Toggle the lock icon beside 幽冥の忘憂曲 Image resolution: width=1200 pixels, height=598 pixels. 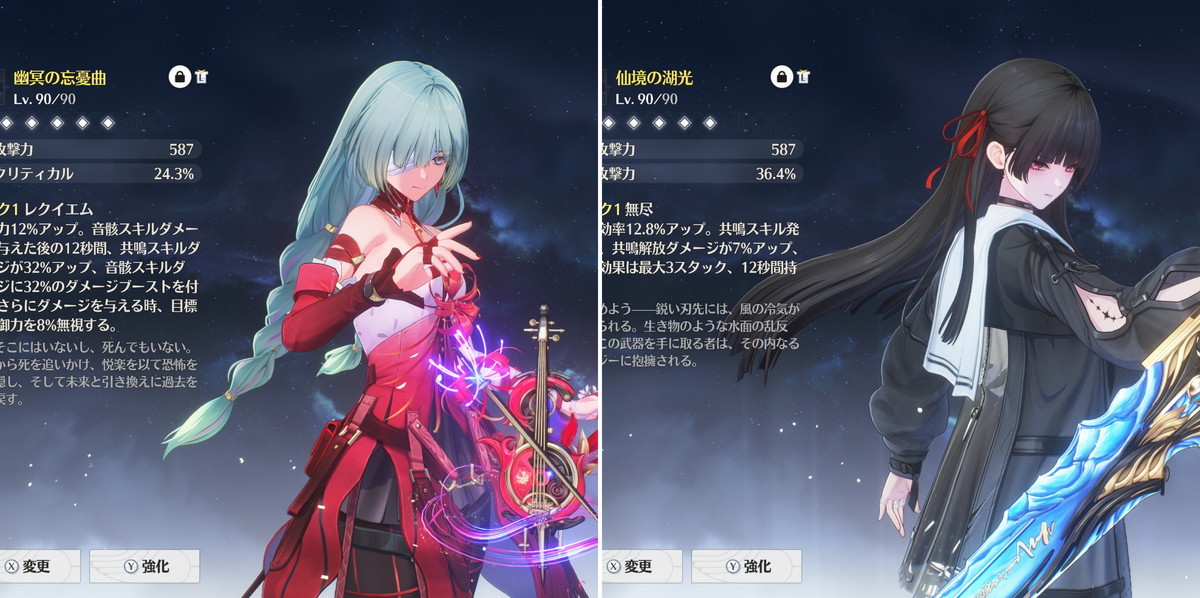tap(180, 77)
